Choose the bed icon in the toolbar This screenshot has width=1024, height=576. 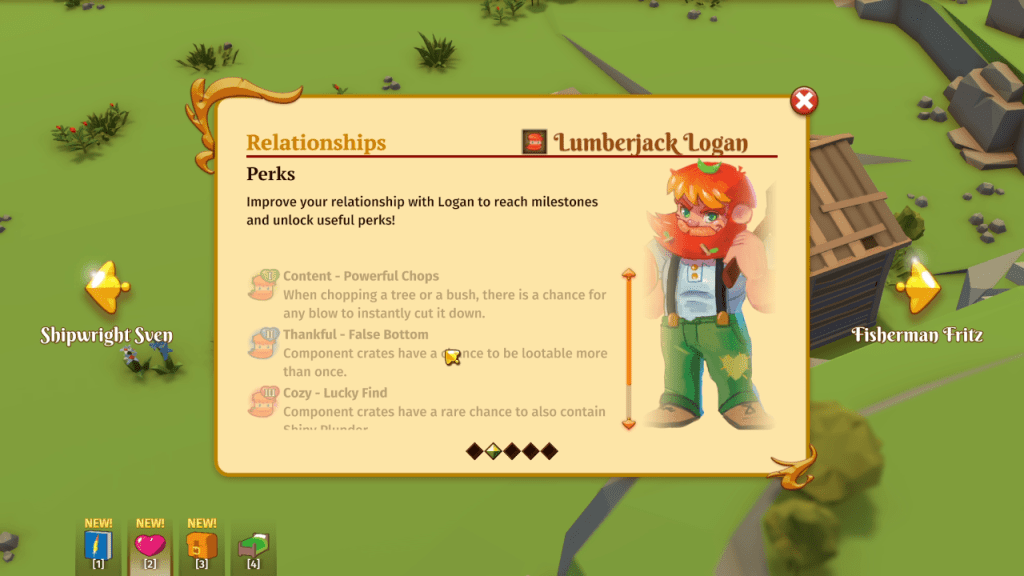(253, 546)
